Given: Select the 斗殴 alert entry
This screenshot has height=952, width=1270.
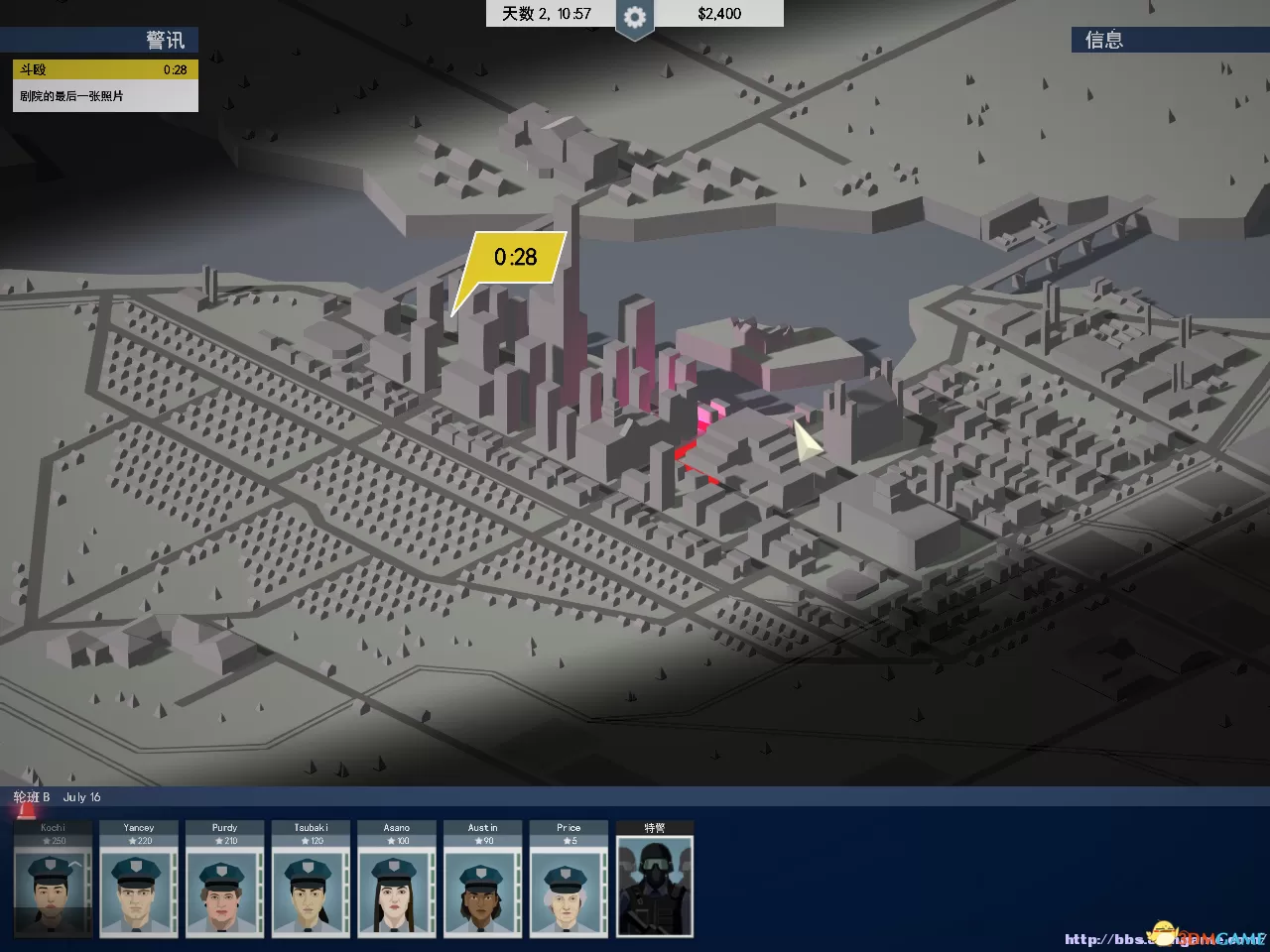Looking at the screenshot, I should pos(105,70).
